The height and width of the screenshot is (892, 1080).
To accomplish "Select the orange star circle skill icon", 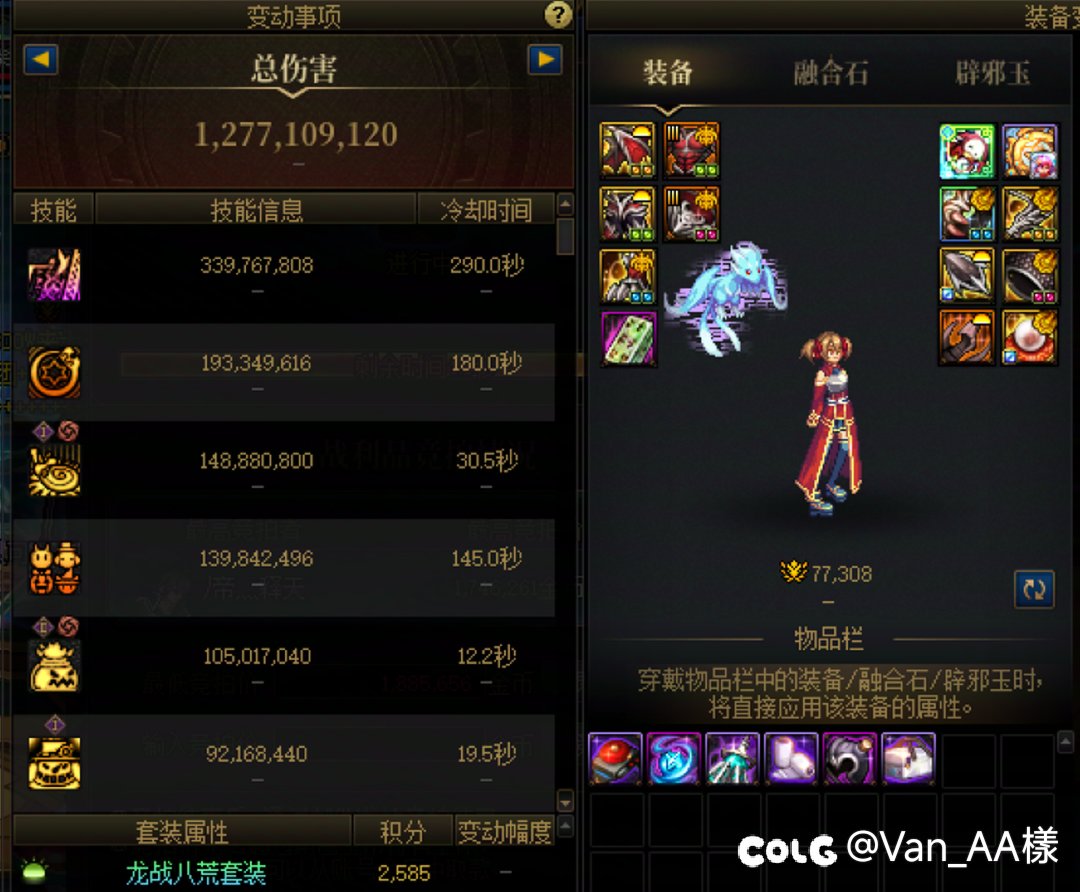I will click(x=54, y=371).
